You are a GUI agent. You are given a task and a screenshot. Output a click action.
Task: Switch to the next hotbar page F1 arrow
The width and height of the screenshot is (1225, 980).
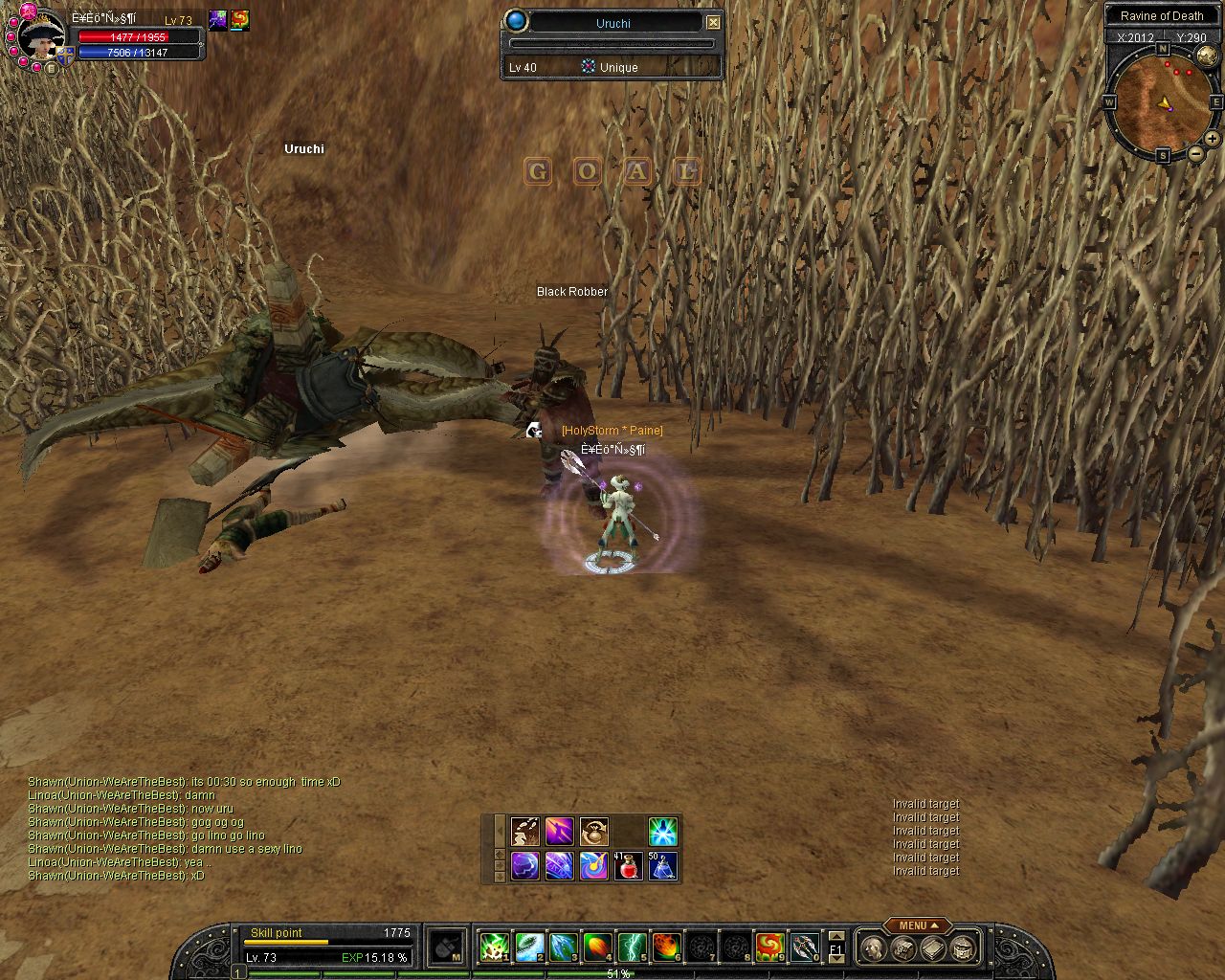tap(835, 958)
